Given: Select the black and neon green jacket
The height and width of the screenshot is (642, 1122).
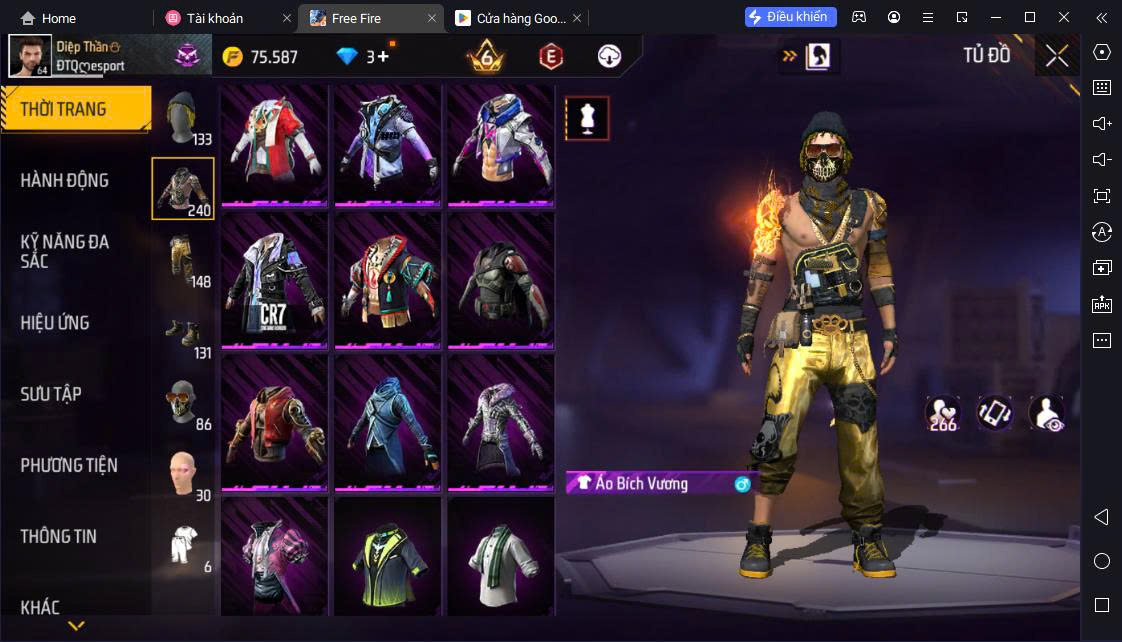Looking at the screenshot, I should point(387,562).
